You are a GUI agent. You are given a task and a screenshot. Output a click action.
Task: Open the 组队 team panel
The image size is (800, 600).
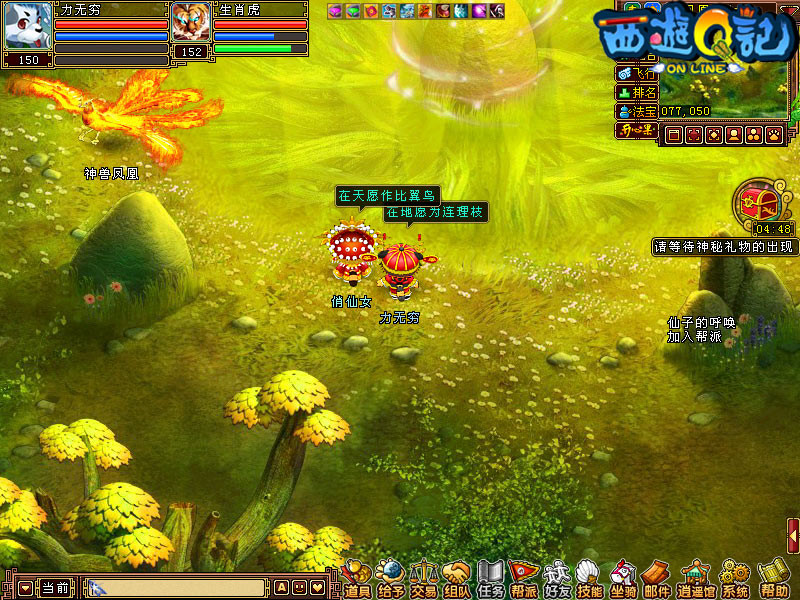tap(457, 579)
